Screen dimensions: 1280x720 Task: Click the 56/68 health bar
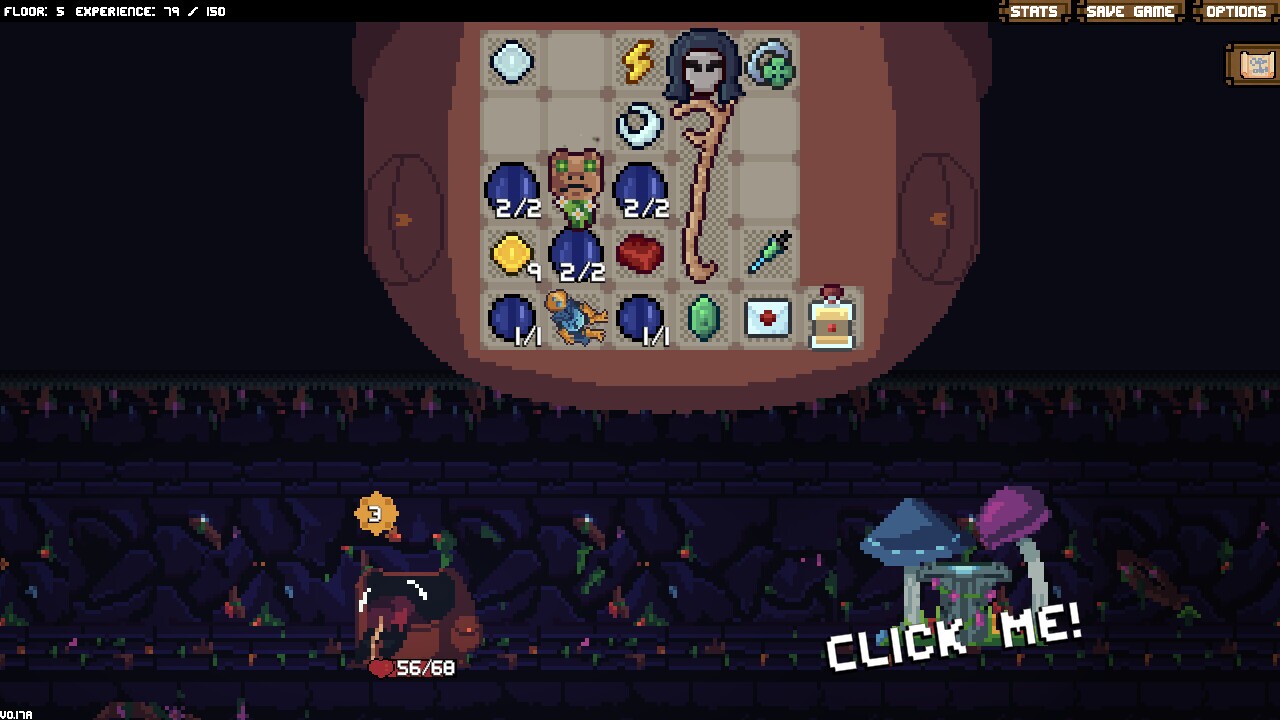click(414, 668)
